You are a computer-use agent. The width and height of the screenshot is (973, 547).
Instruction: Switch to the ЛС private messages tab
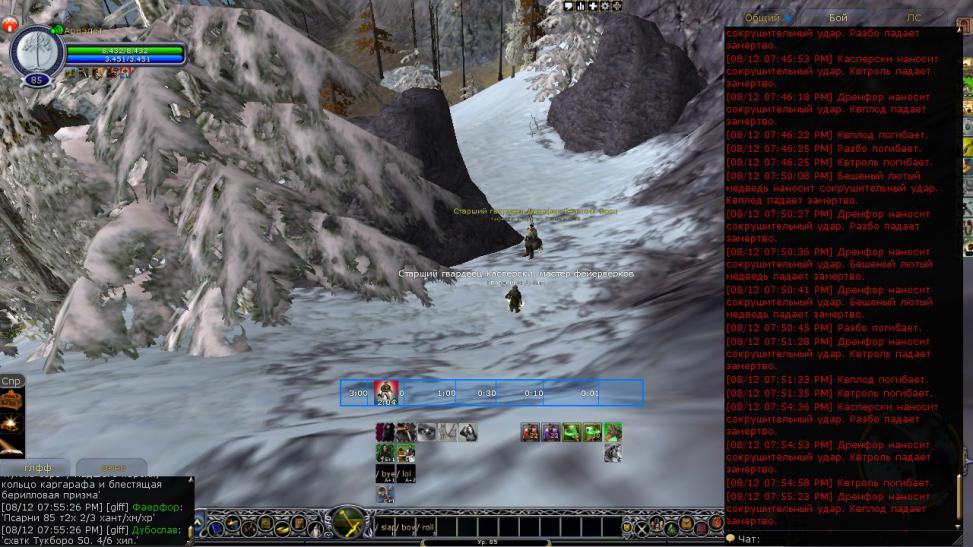tap(913, 17)
